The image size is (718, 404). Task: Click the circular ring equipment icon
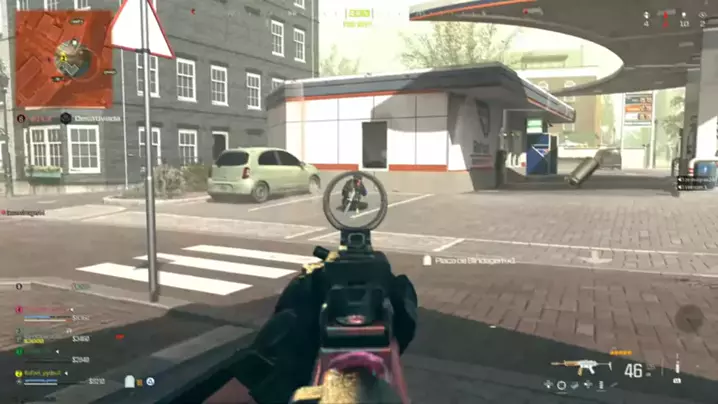(561, 385)
